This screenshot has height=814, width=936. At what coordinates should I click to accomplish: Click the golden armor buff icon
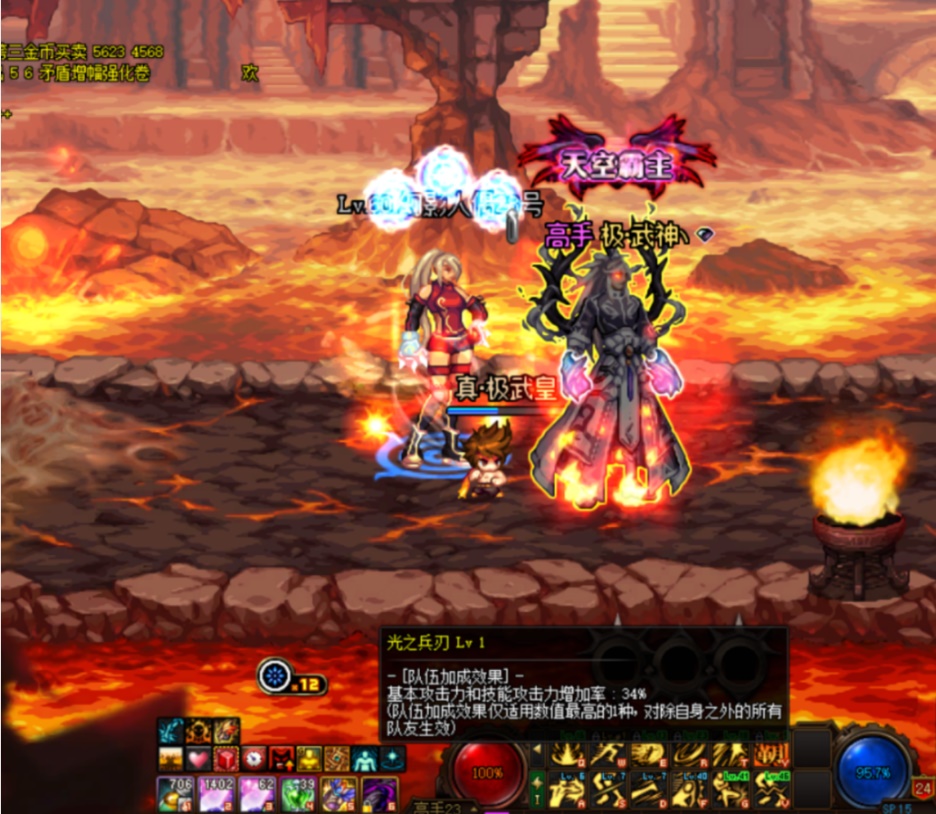pyautogui.click(x=308, y=758)
